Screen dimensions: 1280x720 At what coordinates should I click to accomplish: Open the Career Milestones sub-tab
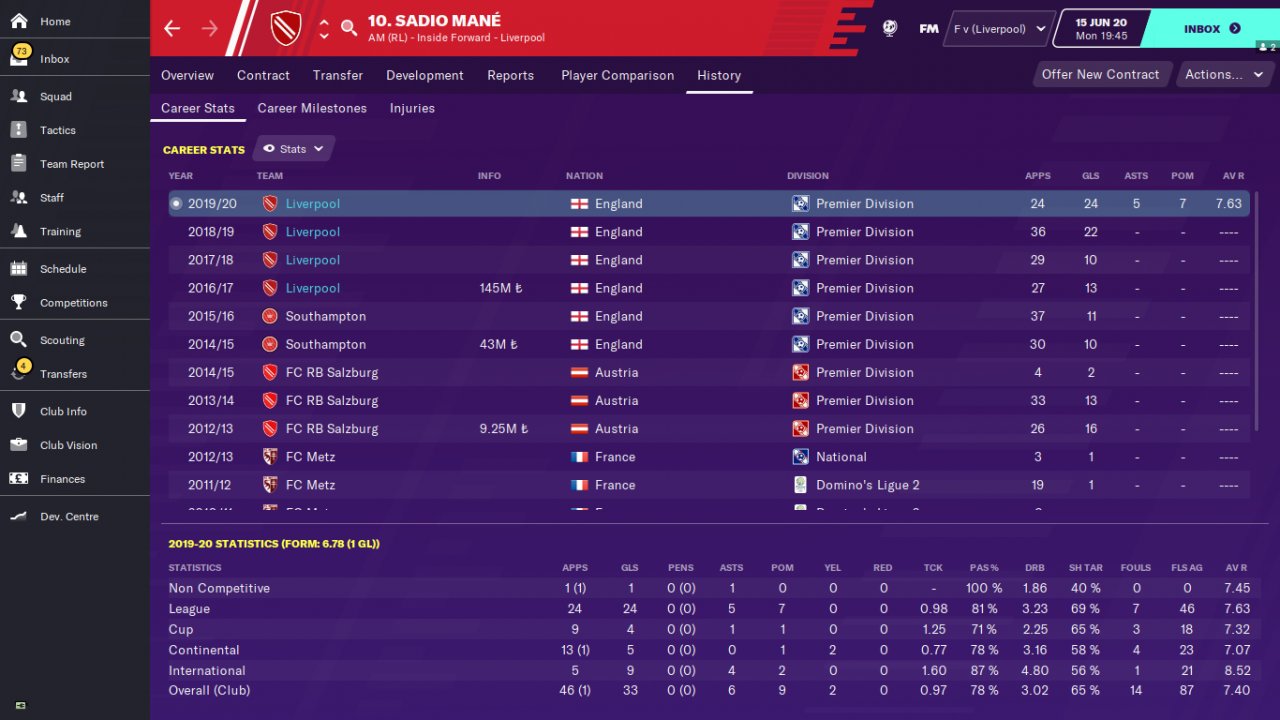(312, 108)
